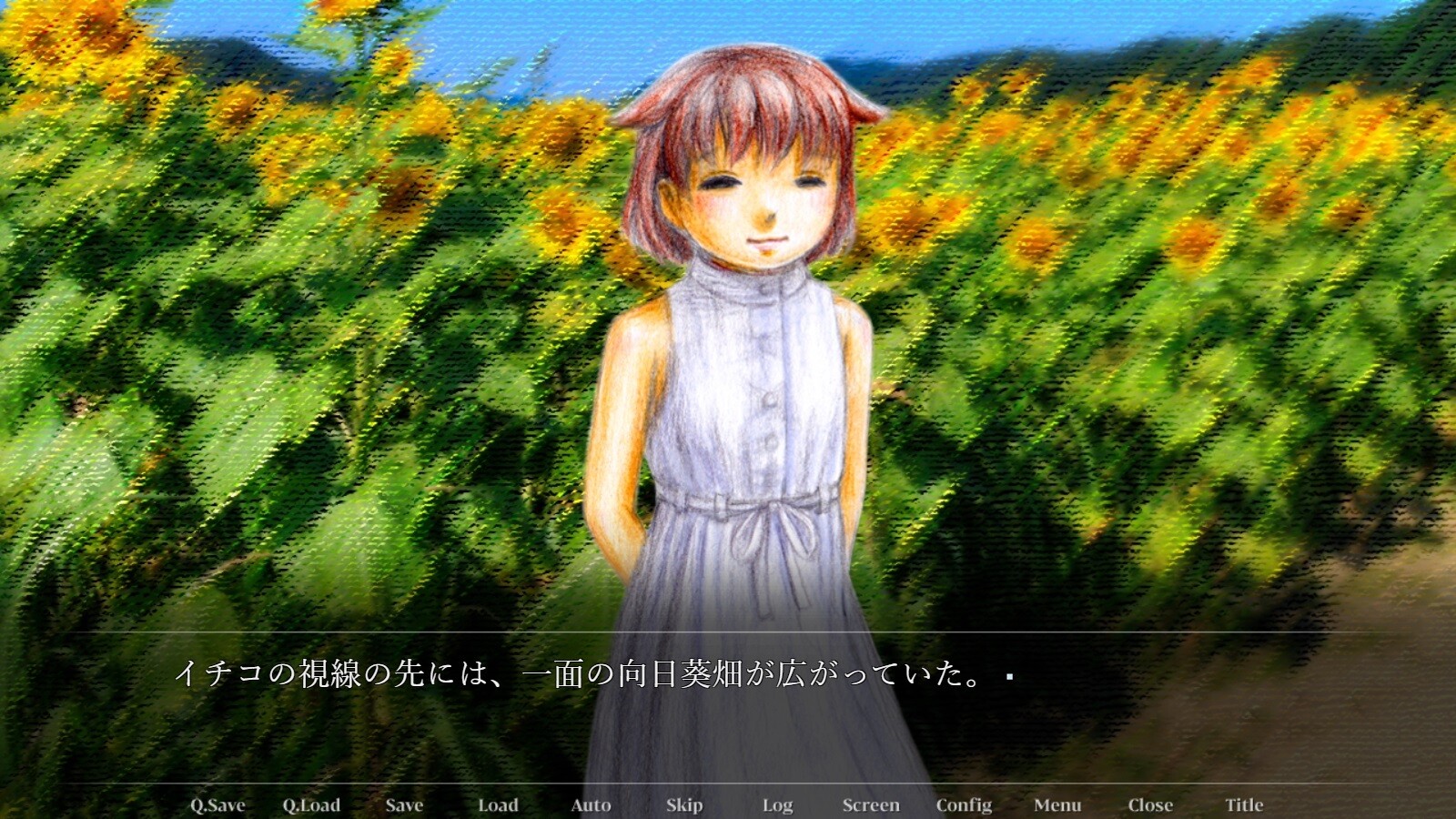The image size is (1456, 819).
Task: Open the Load screen
Action: 499,804
